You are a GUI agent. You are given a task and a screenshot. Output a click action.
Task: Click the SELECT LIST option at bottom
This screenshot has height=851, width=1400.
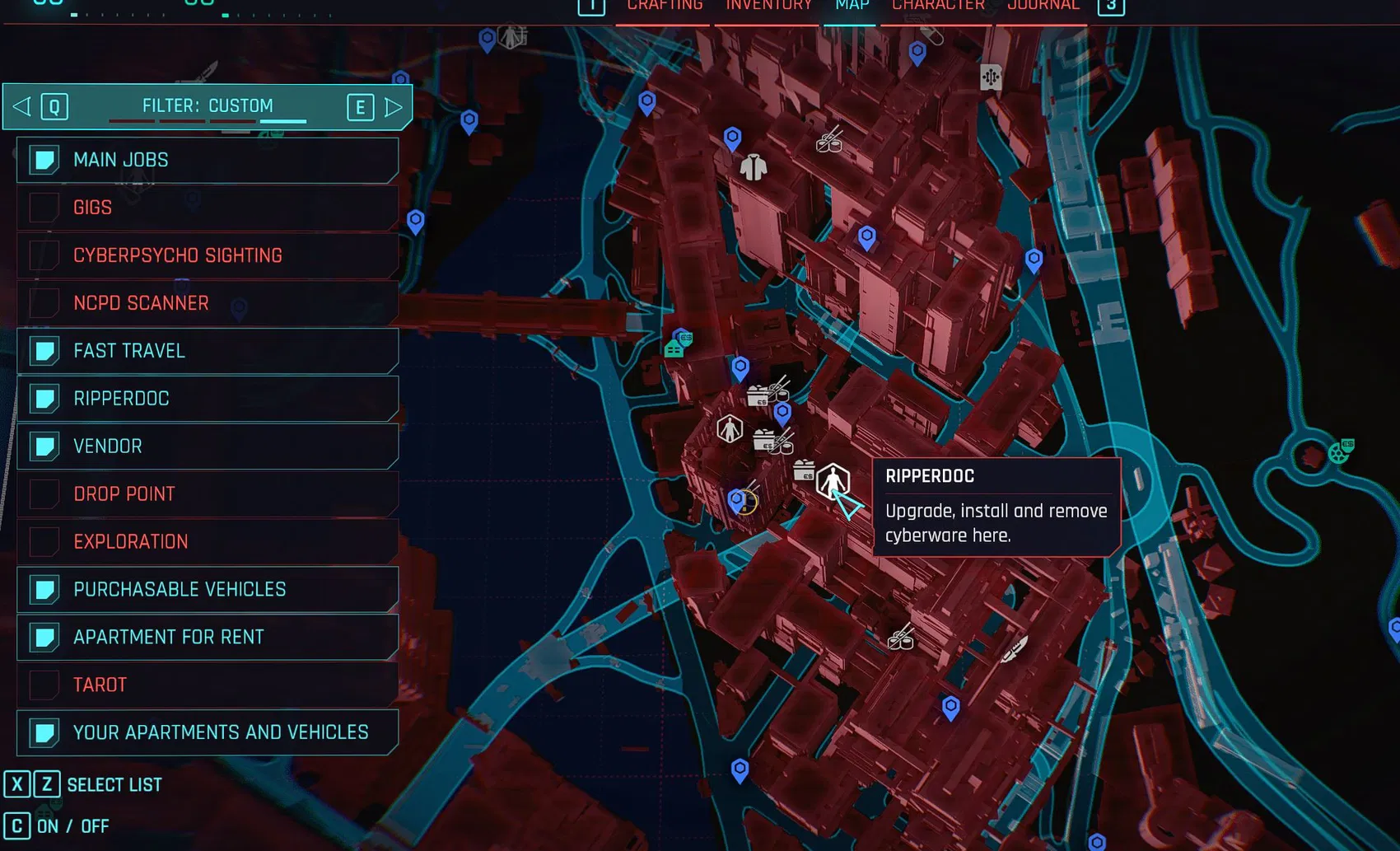pos(115,783)
